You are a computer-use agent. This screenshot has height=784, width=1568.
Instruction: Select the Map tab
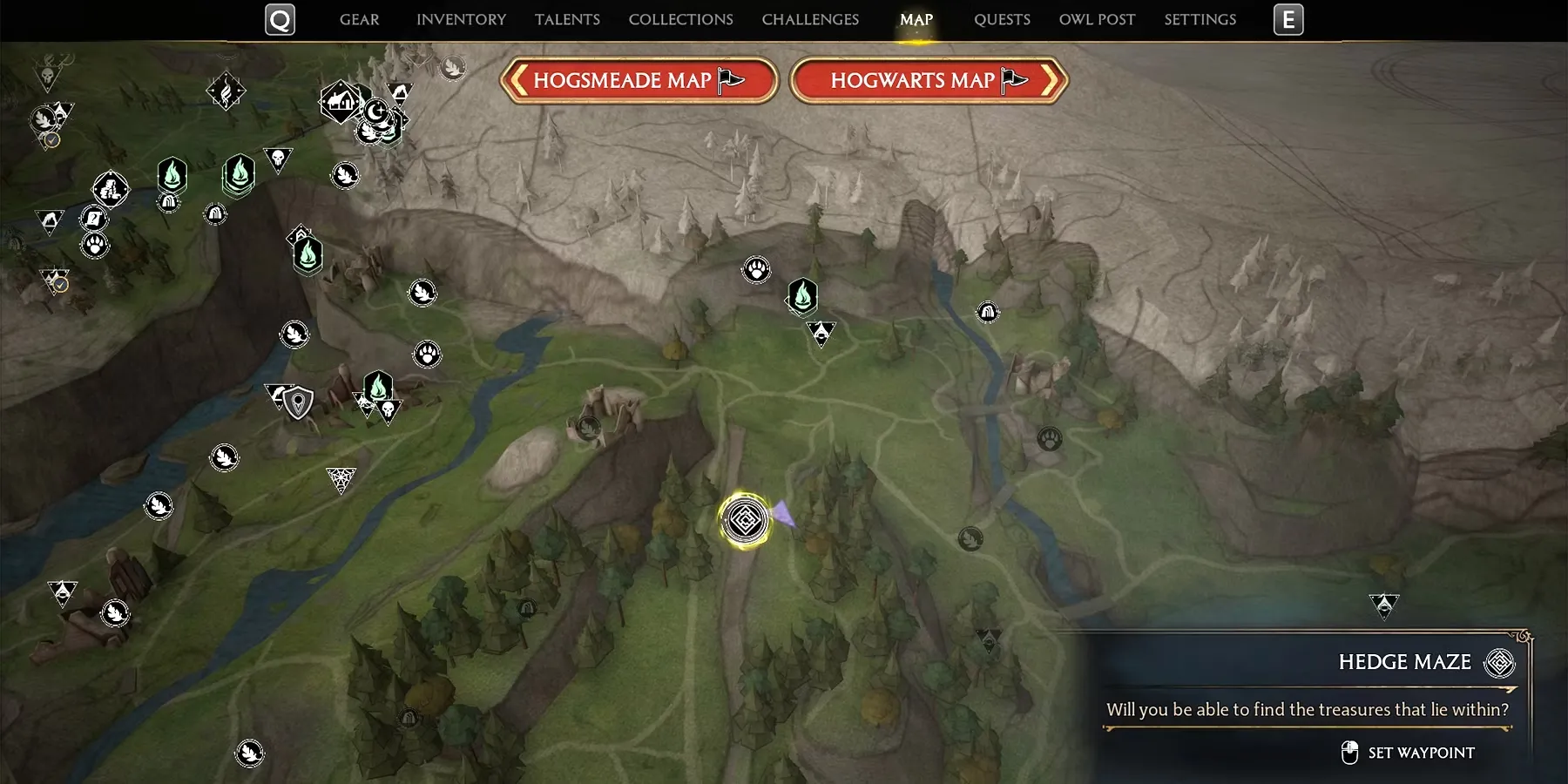coord(916,19)
